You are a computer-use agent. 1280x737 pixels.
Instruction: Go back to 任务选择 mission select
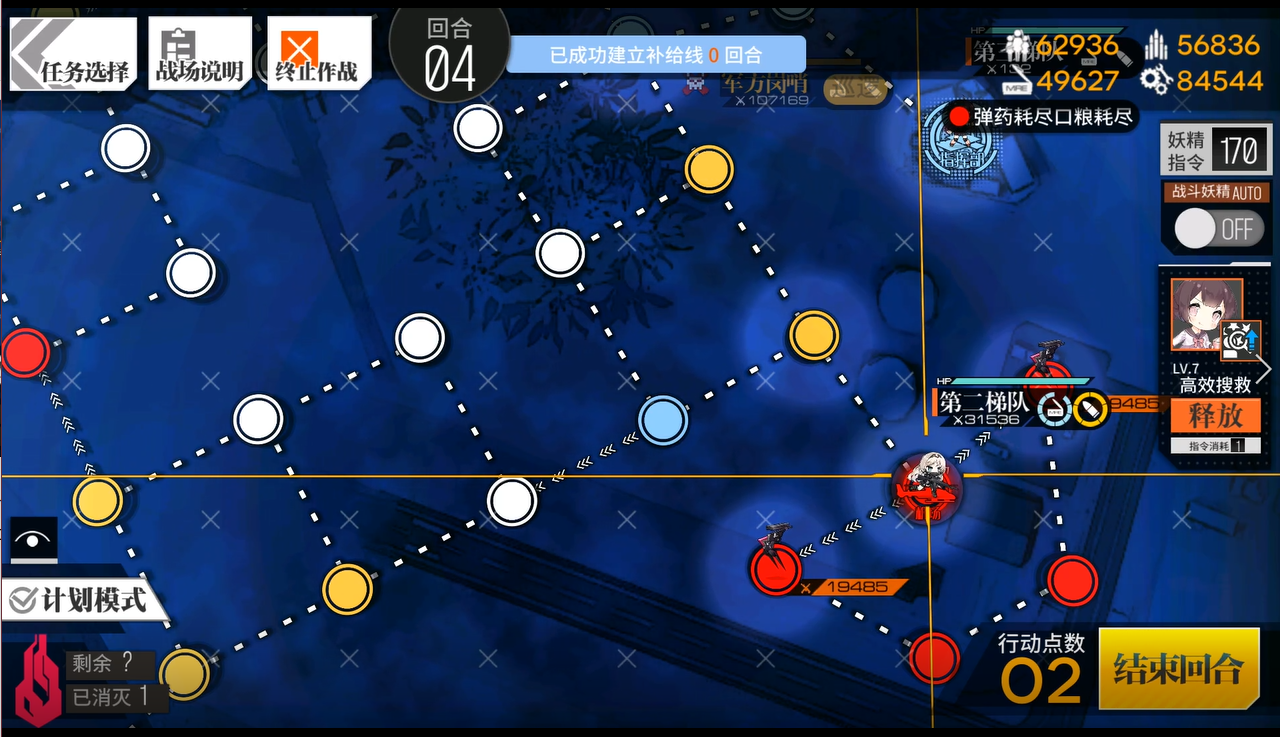coord(73,54)
